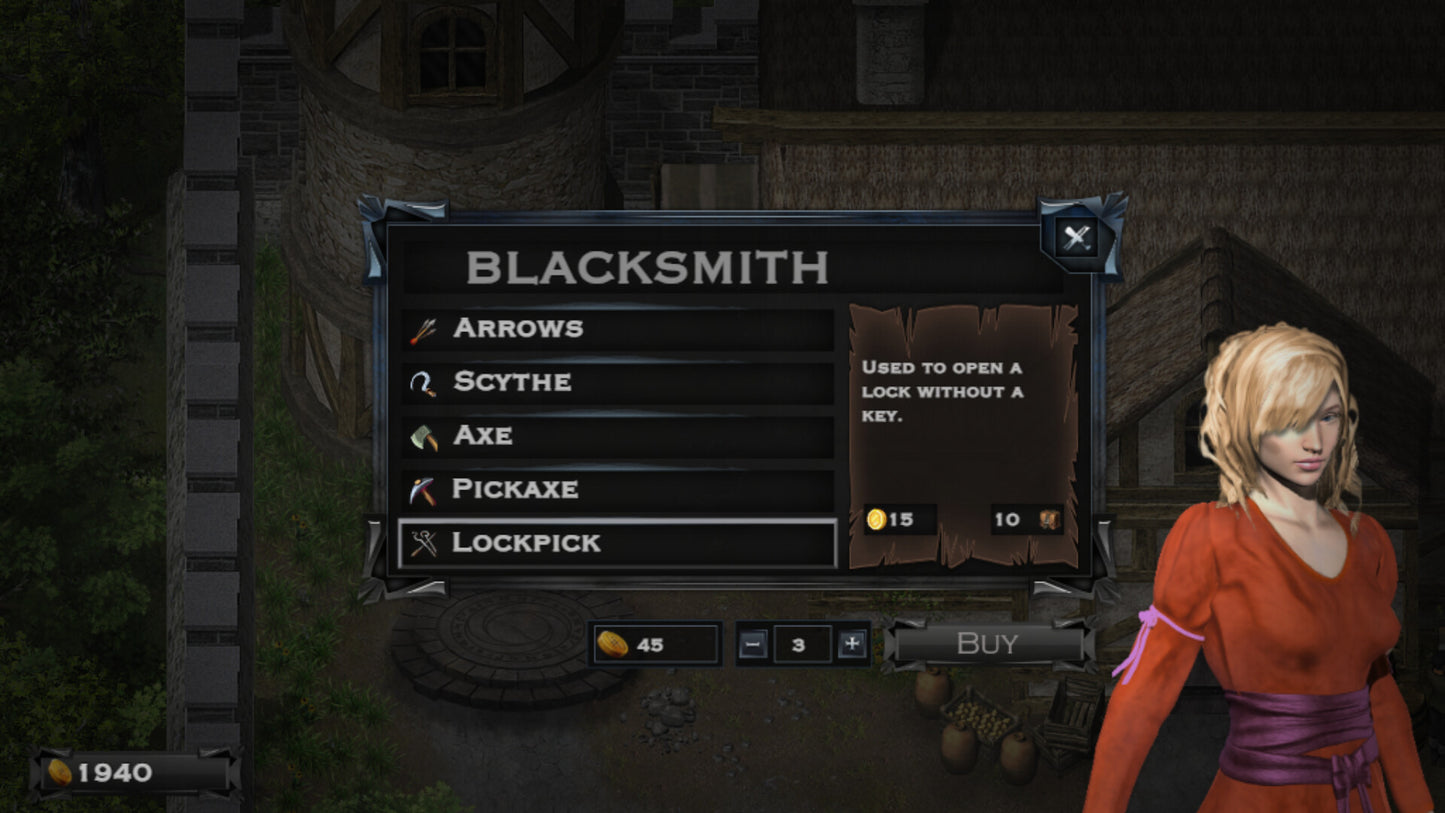Select the Lockpick entry
Image resolution: width=1445 pixels, height=813 pixels.
[617, 543]
